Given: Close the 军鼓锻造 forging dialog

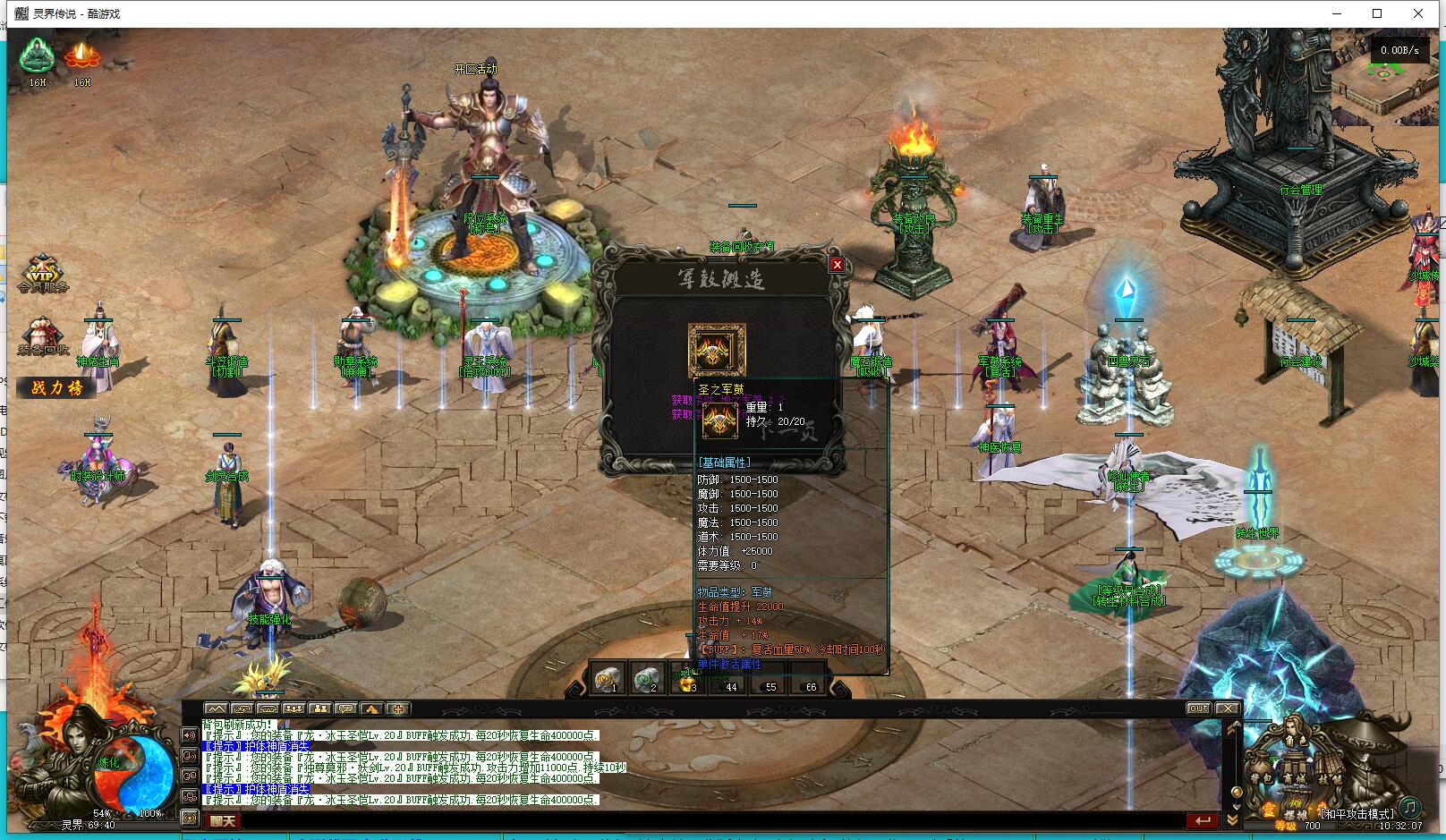Looking at the screenshot, I should pos(837,265).
